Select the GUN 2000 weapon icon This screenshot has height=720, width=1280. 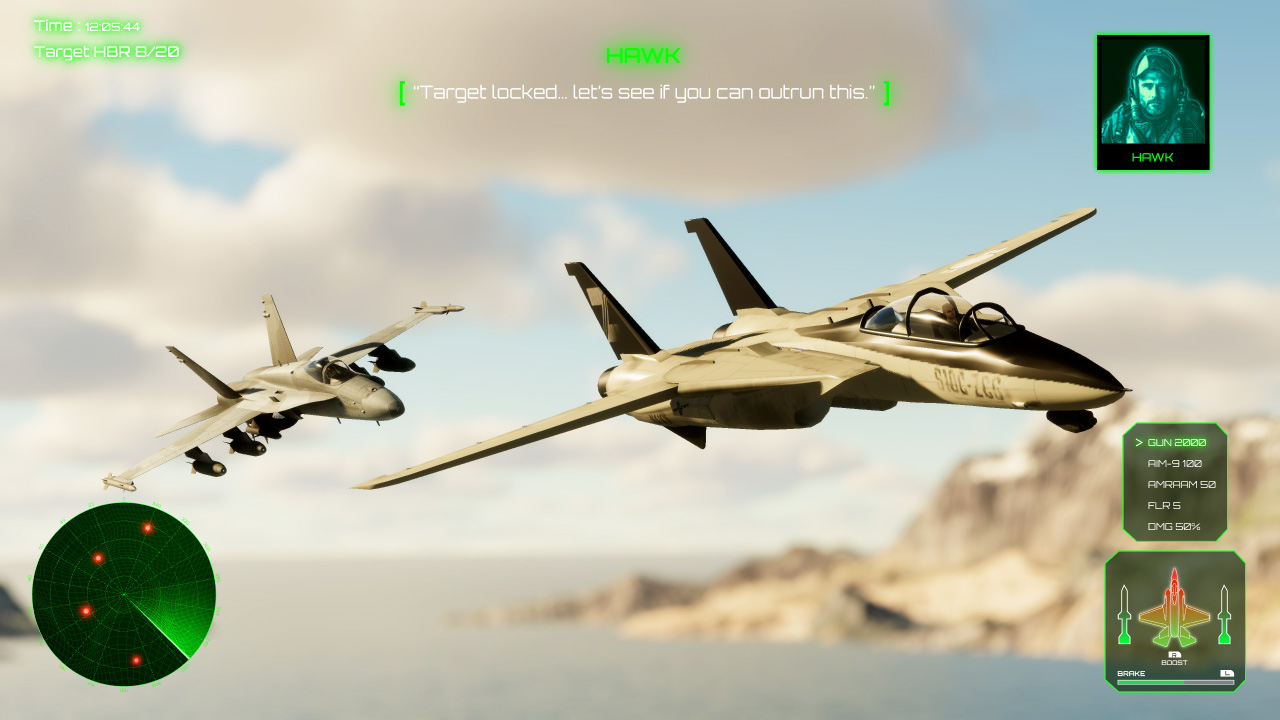[x=1176, y=440]
